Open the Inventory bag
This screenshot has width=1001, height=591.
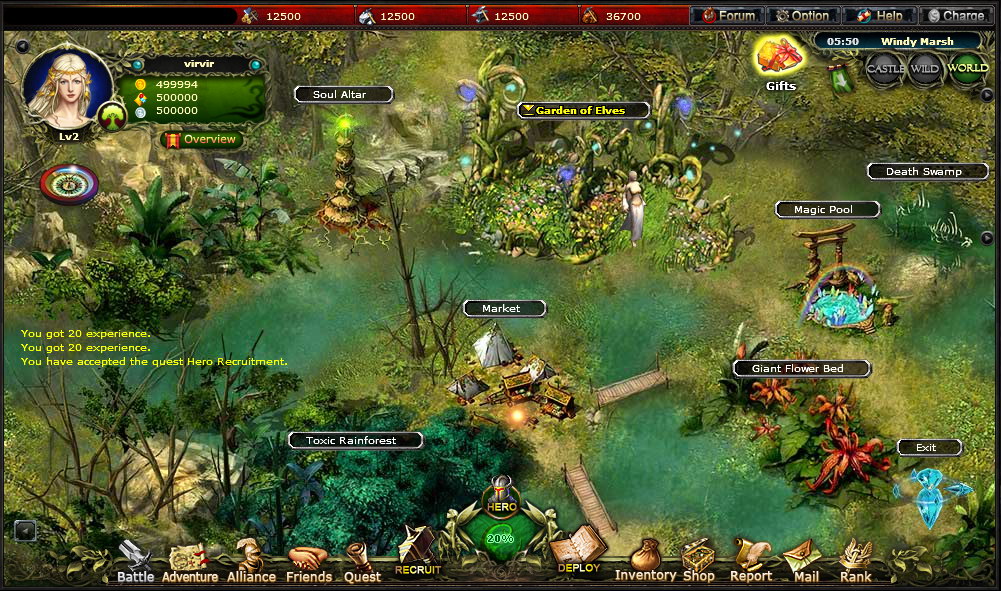click(645, 562)
